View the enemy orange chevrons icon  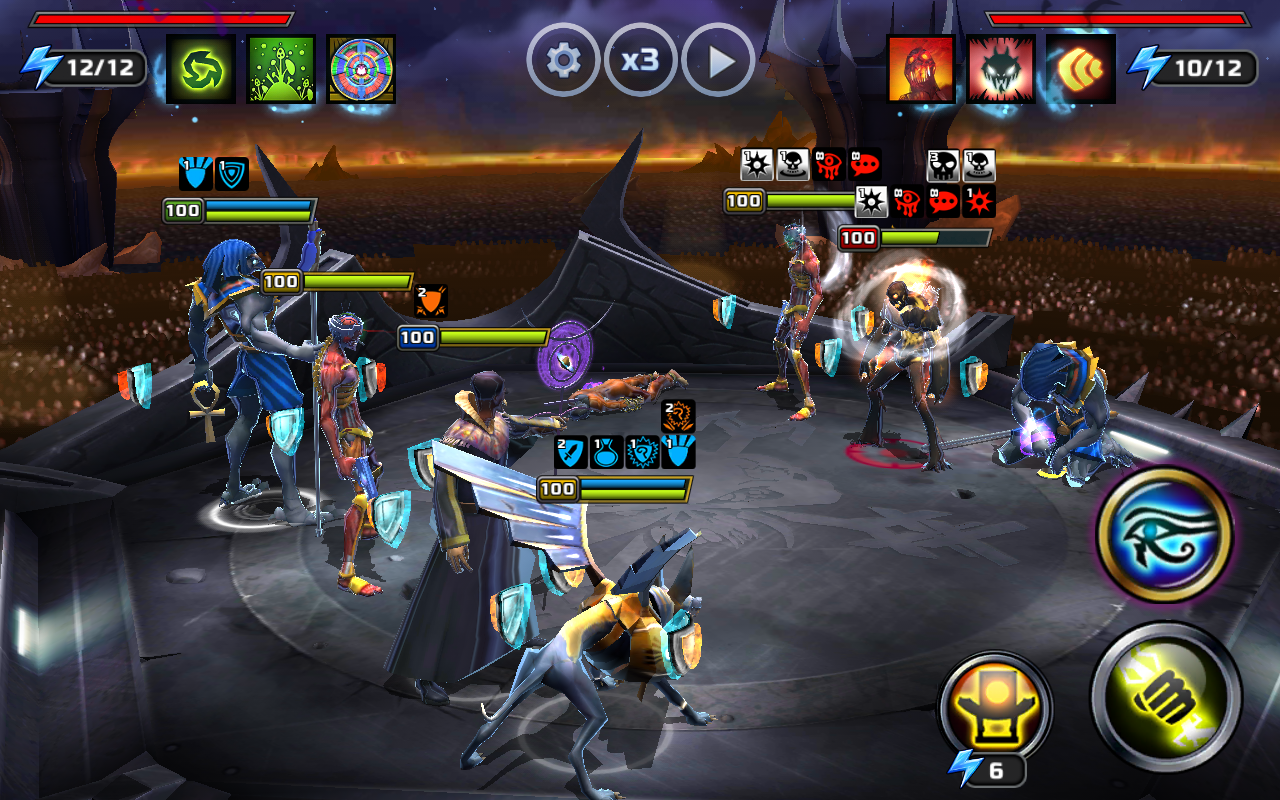coord(1081,68)
